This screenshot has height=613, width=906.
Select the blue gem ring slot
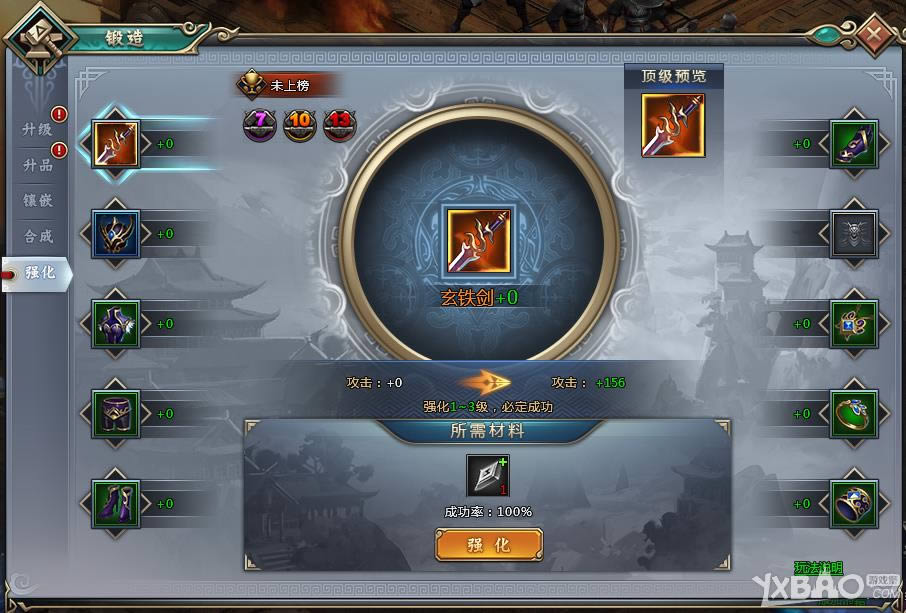click(854, 504)
